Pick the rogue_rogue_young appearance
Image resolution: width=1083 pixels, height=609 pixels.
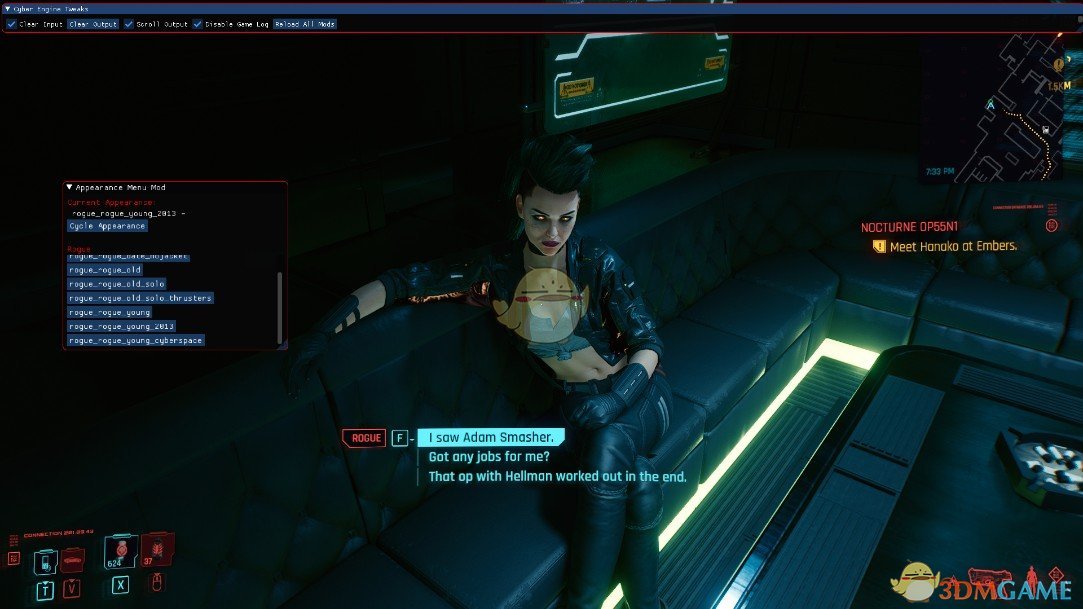click(109, 312)
